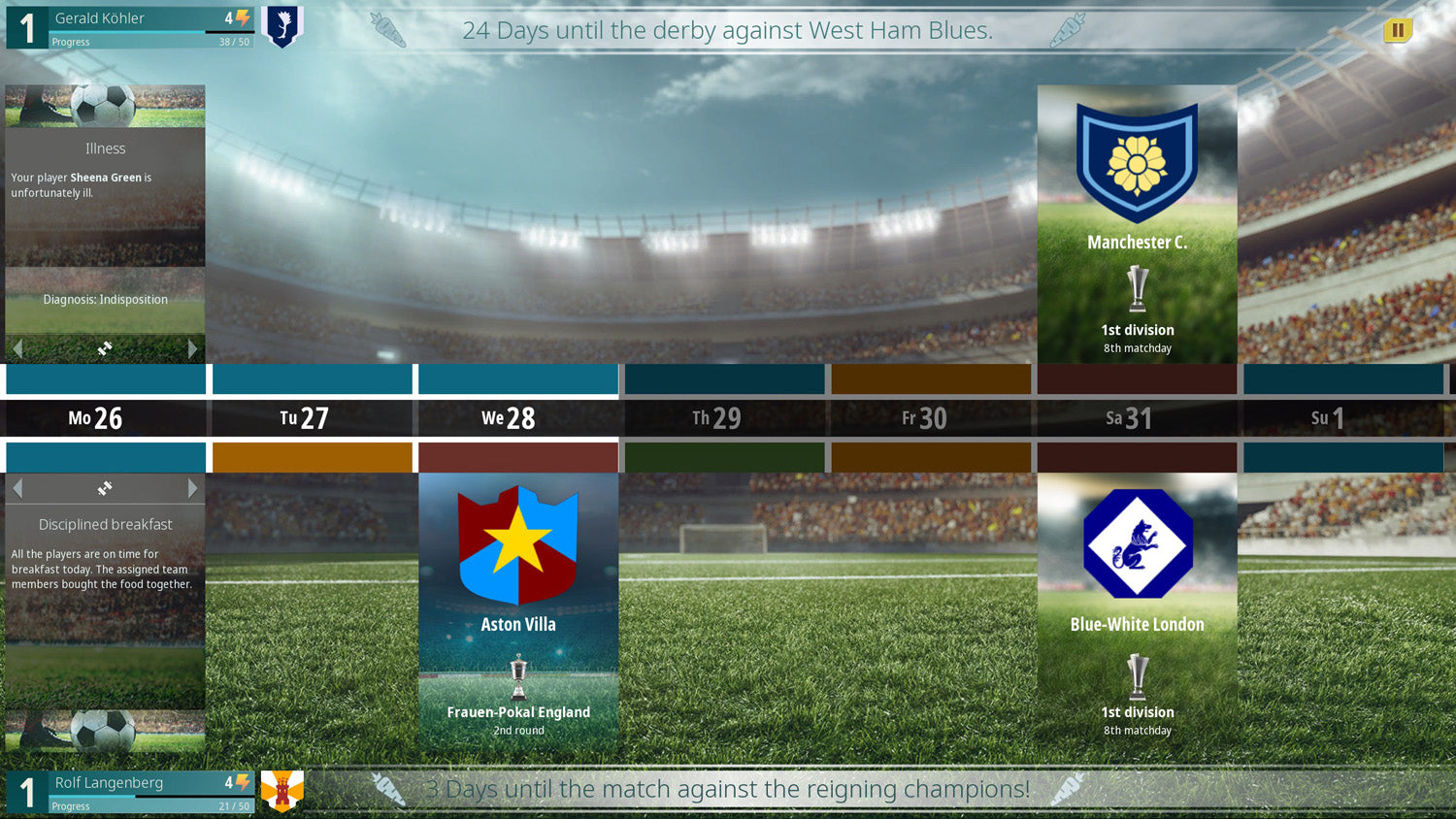Click the 3 Days until champions match banner
Screen dimensions: 1456x819
728,789
